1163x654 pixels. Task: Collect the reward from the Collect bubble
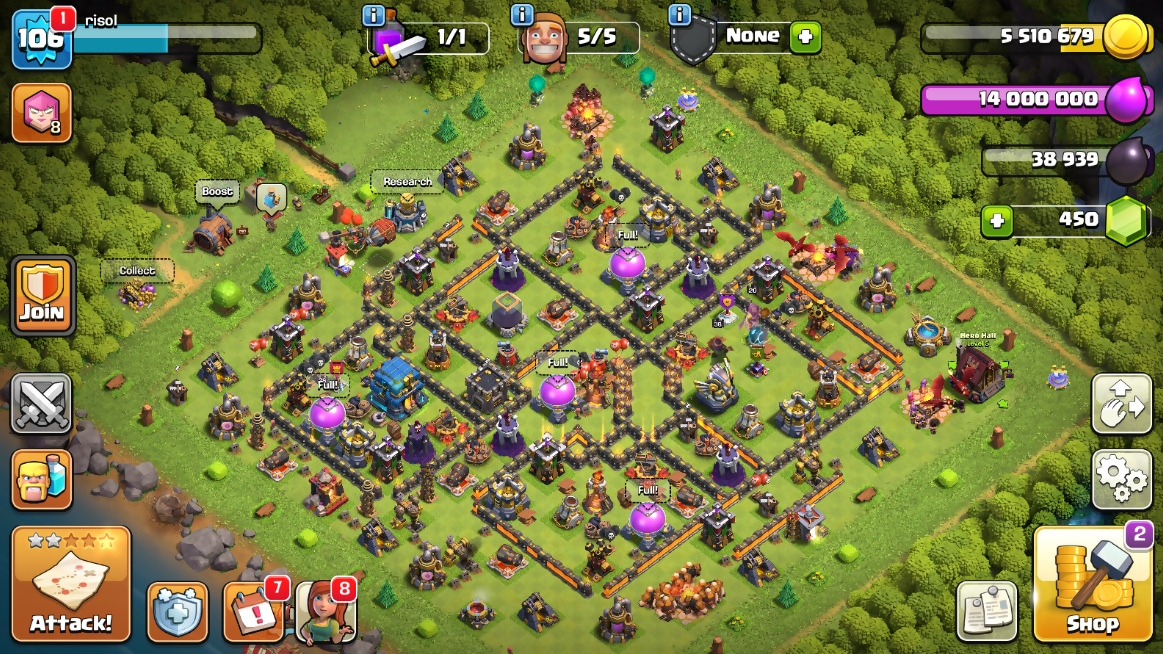pyautogui.click(x=137, y=271)
